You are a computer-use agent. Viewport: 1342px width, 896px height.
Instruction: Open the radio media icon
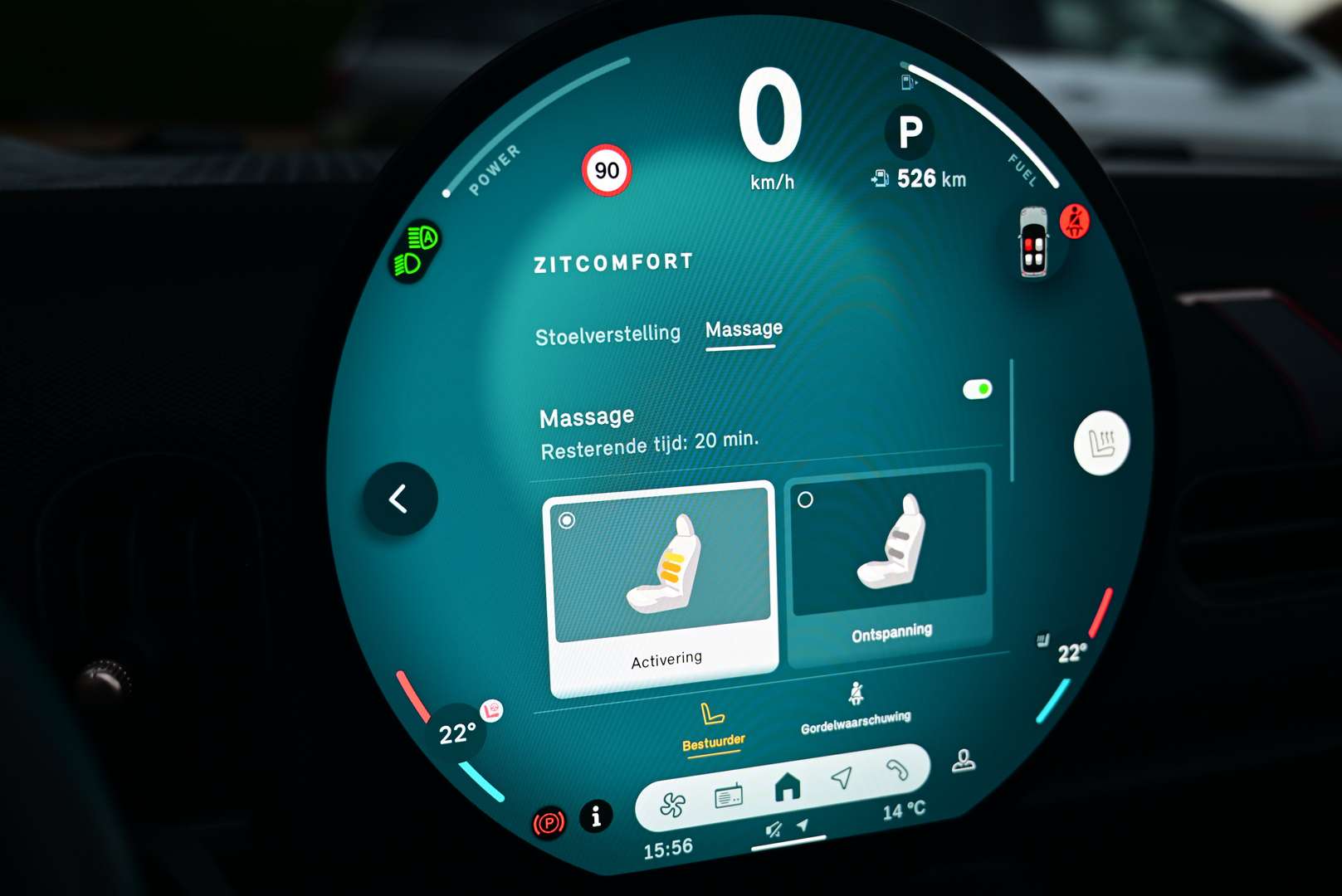(729, 796)
